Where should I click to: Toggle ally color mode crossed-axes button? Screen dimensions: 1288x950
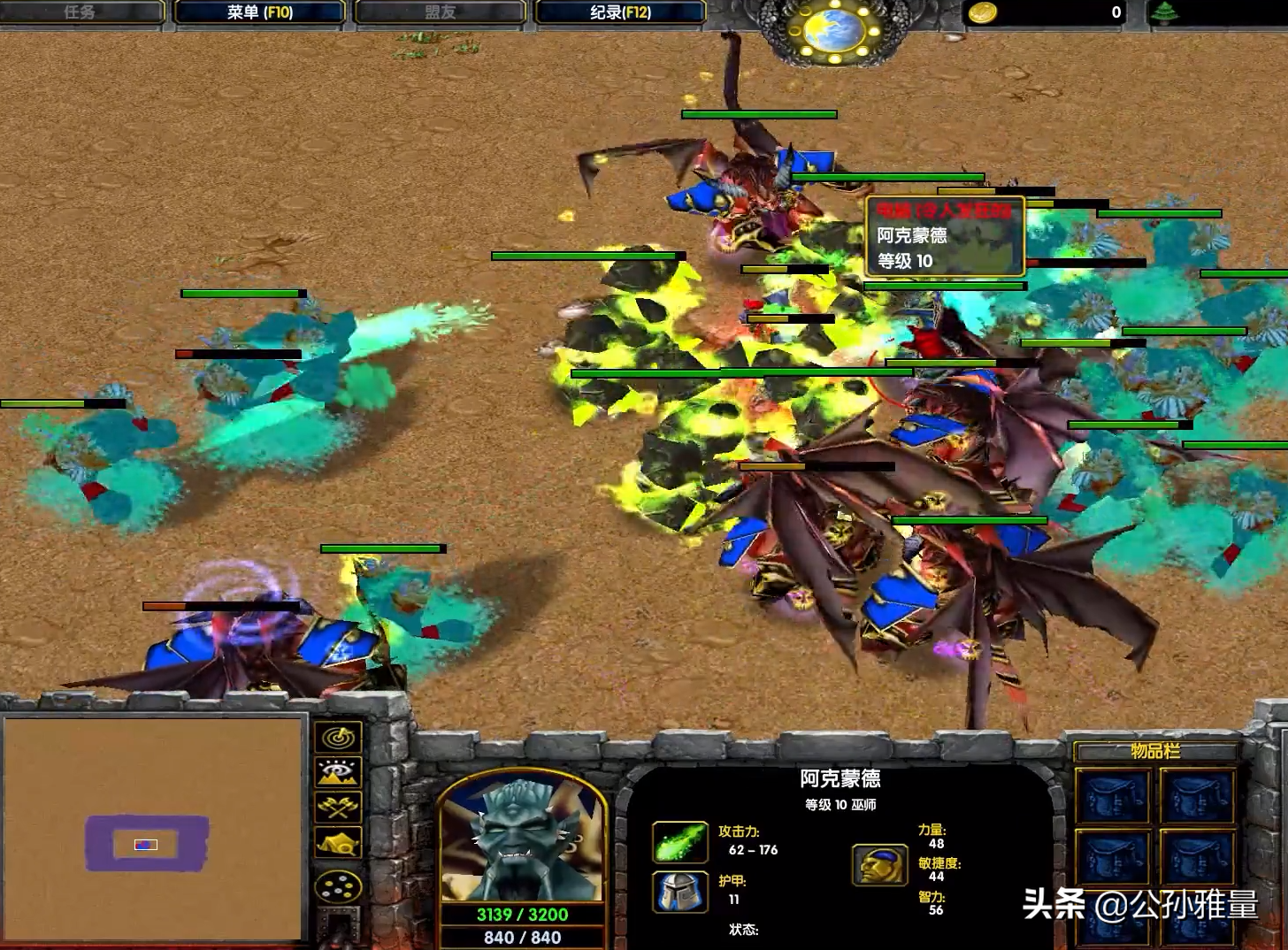pyautogui.click(x=338, y=807)
